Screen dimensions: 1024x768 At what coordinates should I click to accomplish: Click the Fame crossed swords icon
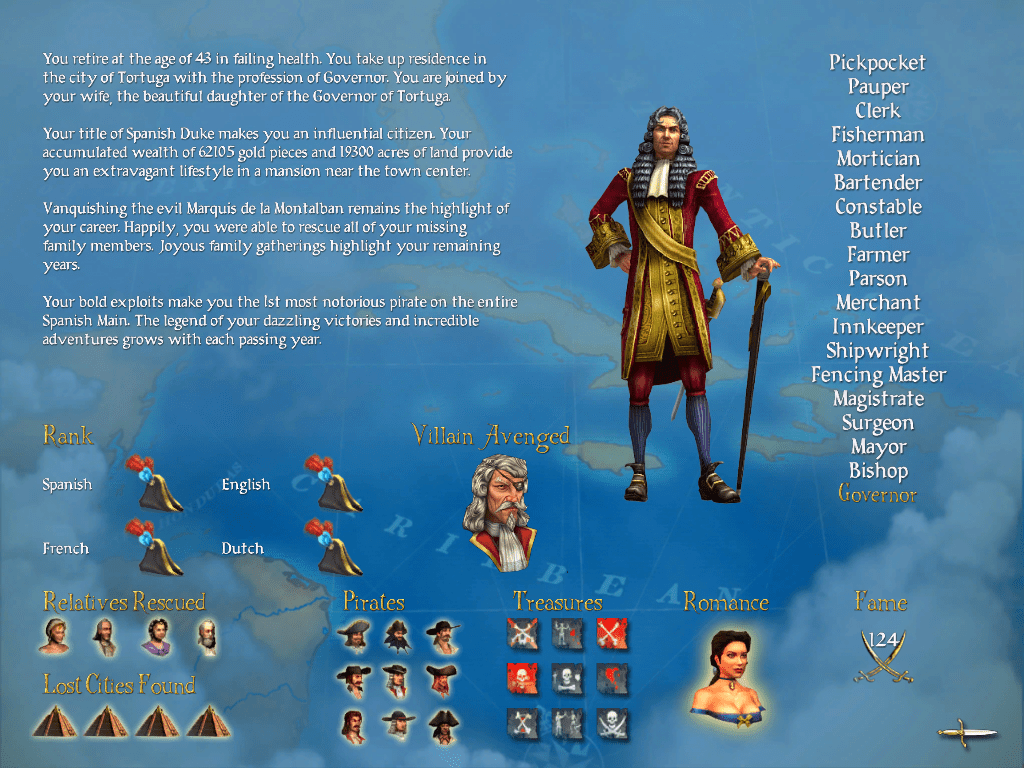tap(883, 658)
